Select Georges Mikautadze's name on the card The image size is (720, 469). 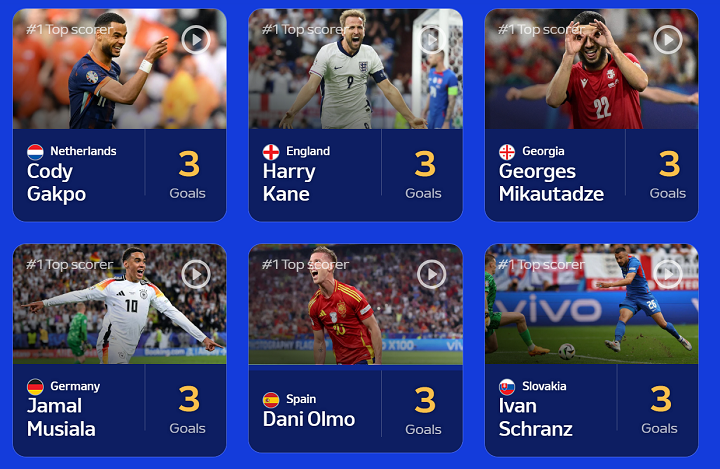[551, 182]
